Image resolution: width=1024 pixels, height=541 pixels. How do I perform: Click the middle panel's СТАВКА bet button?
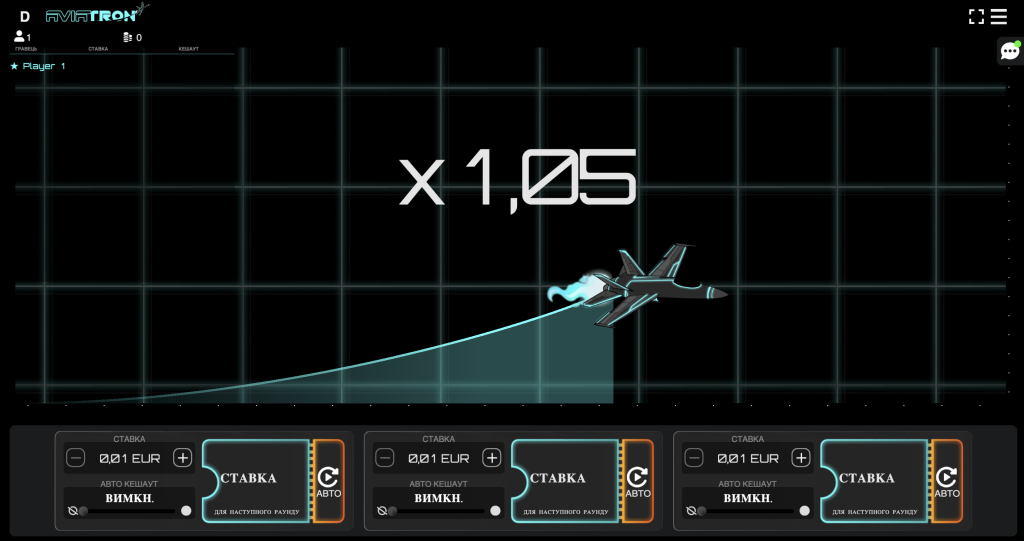tap(565, 481)
